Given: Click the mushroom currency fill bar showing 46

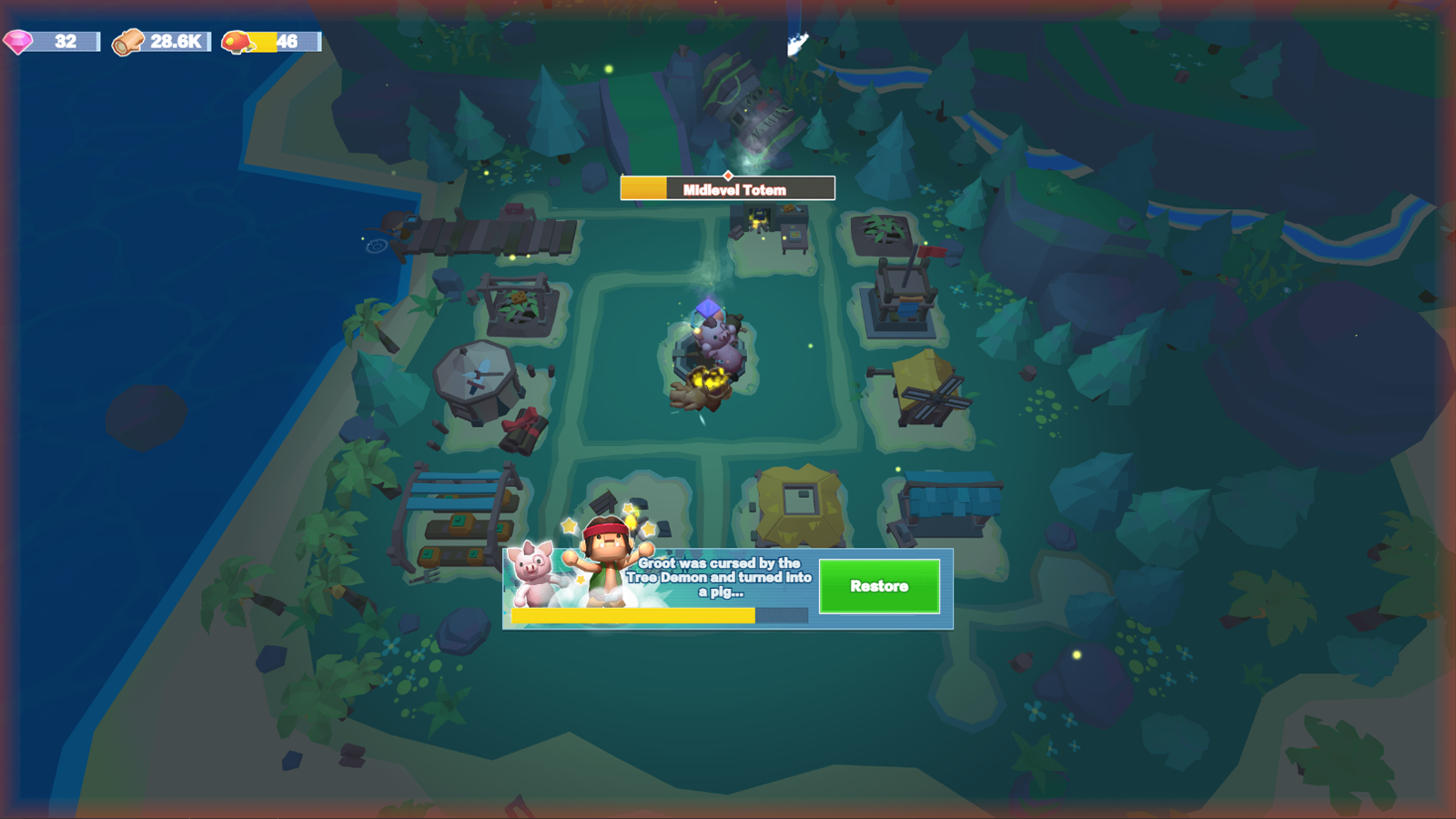Looking at the screenshot, I should point(264,40).
